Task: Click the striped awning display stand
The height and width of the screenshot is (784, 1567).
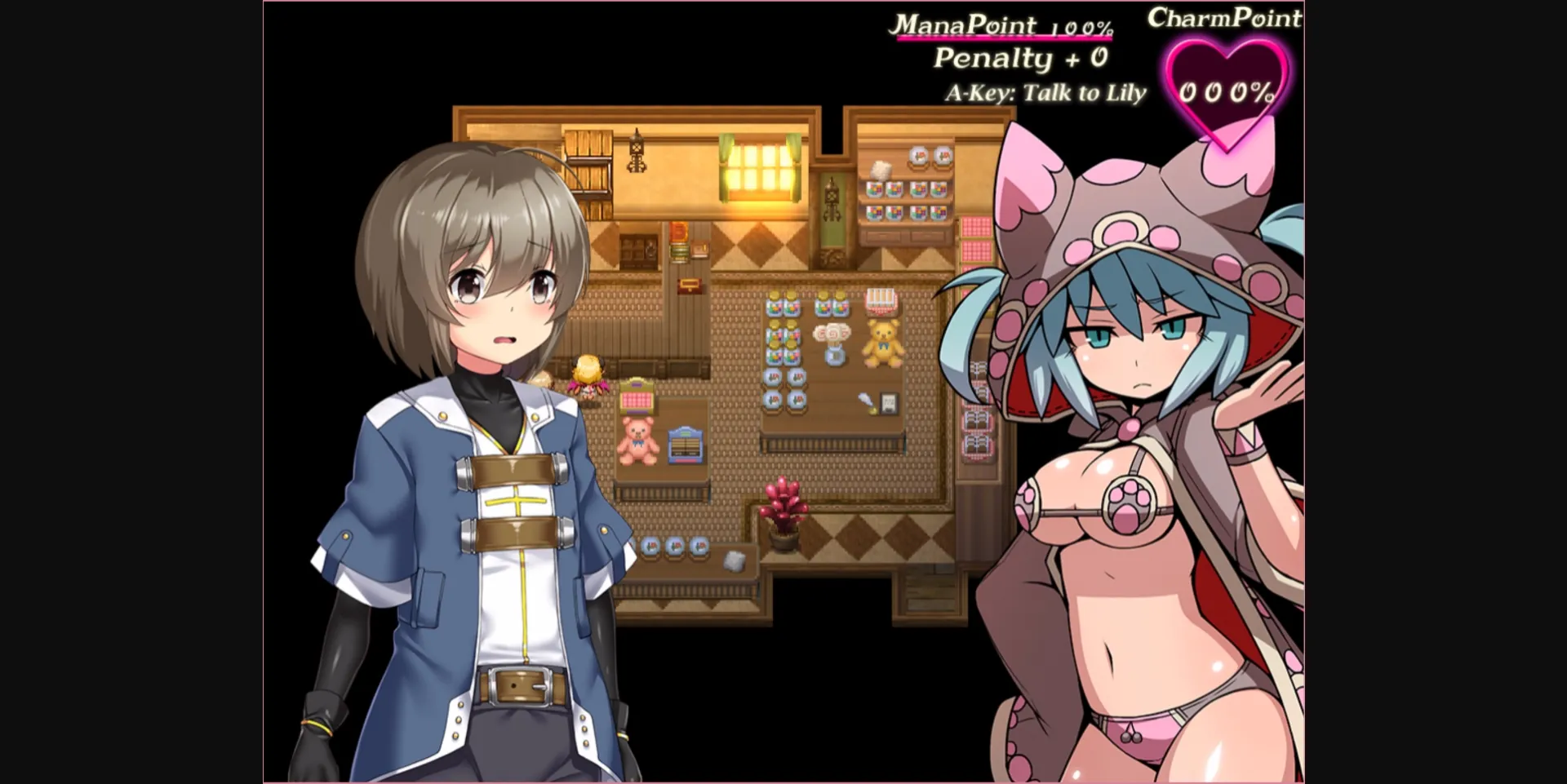Action: coord(881,299)
